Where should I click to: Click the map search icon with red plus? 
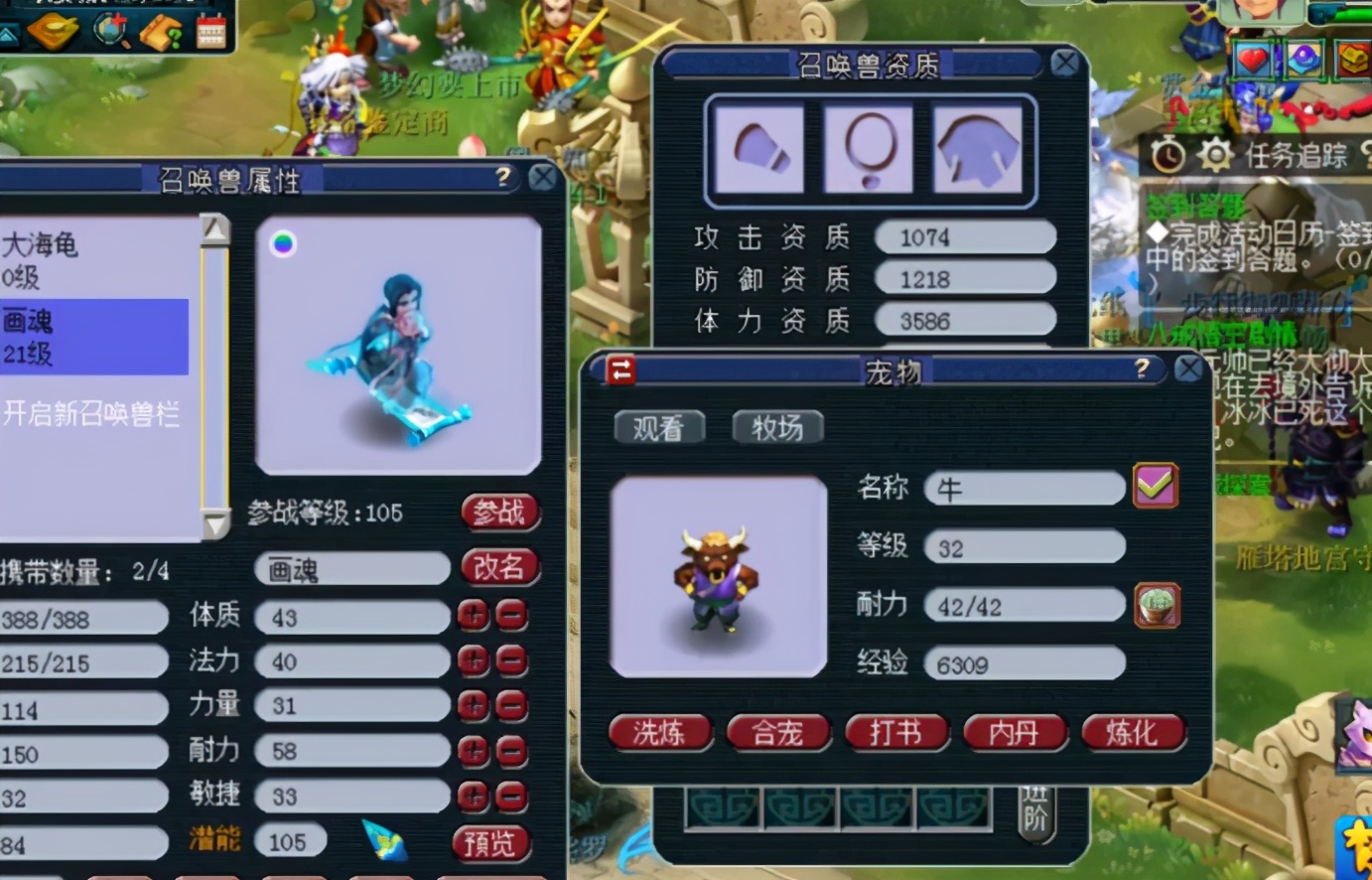(x=108, y=29)
